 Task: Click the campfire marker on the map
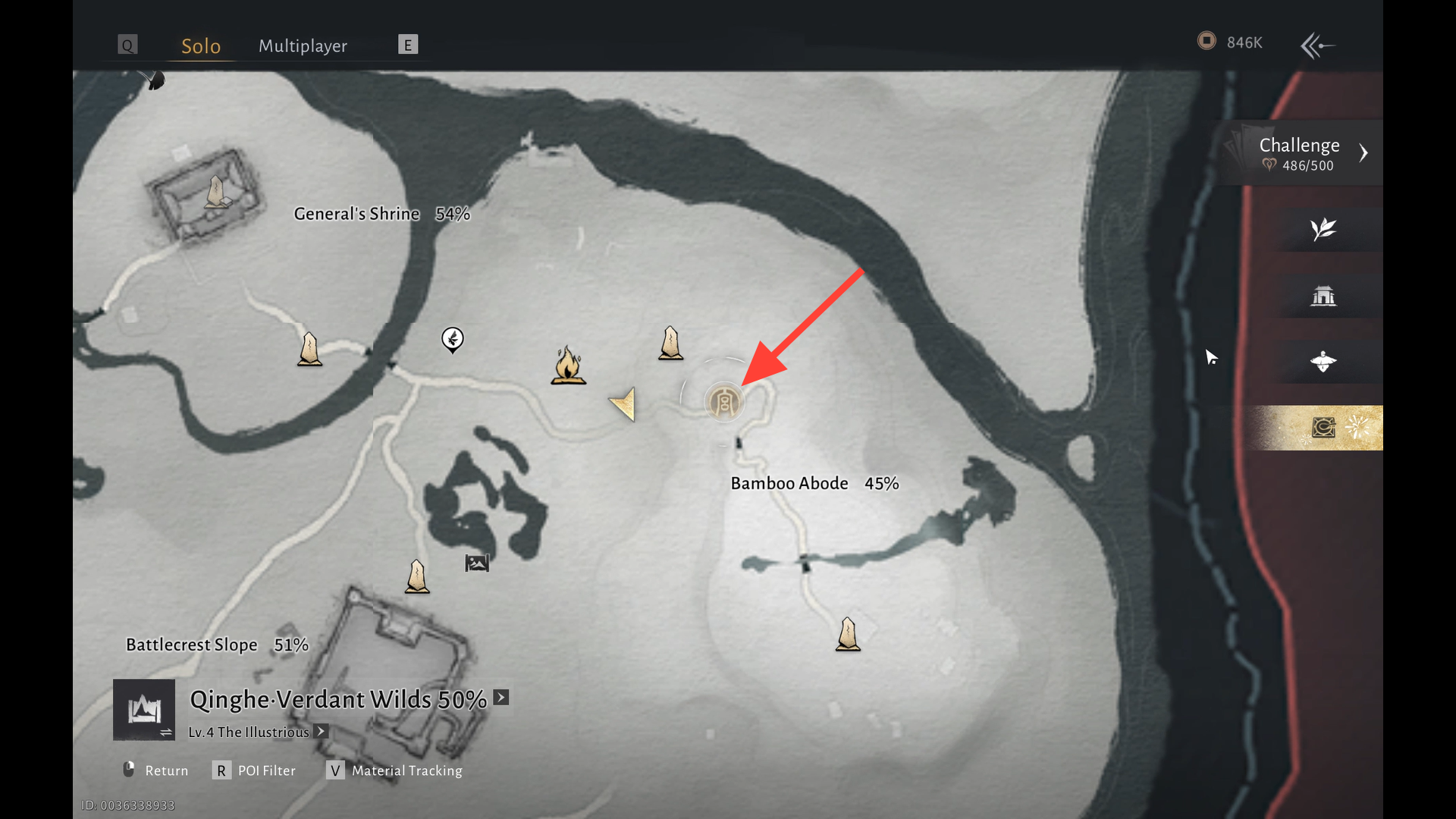coord(568,366)
